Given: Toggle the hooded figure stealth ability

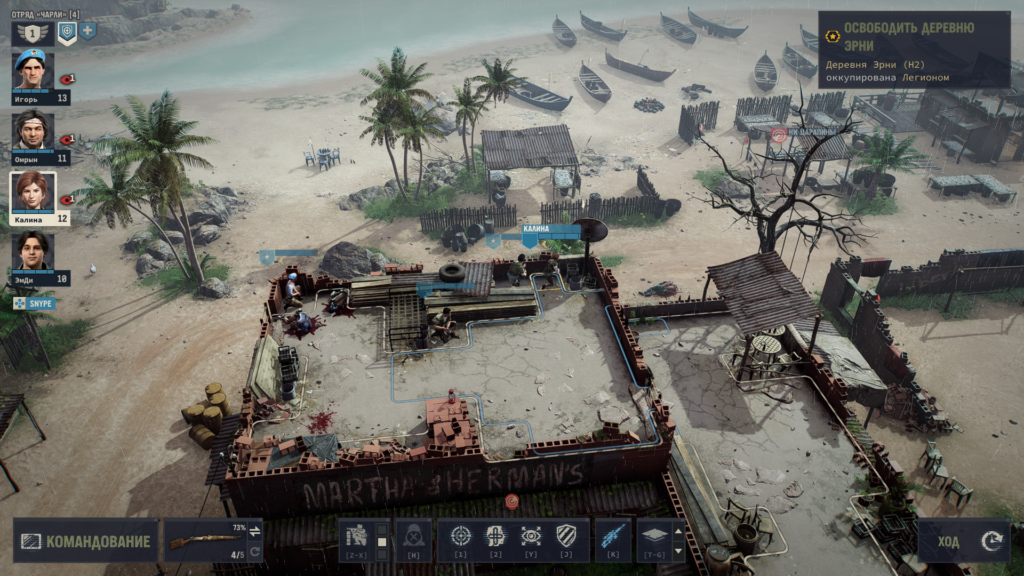Looking at the screenshot, I should tap(413, 537).
